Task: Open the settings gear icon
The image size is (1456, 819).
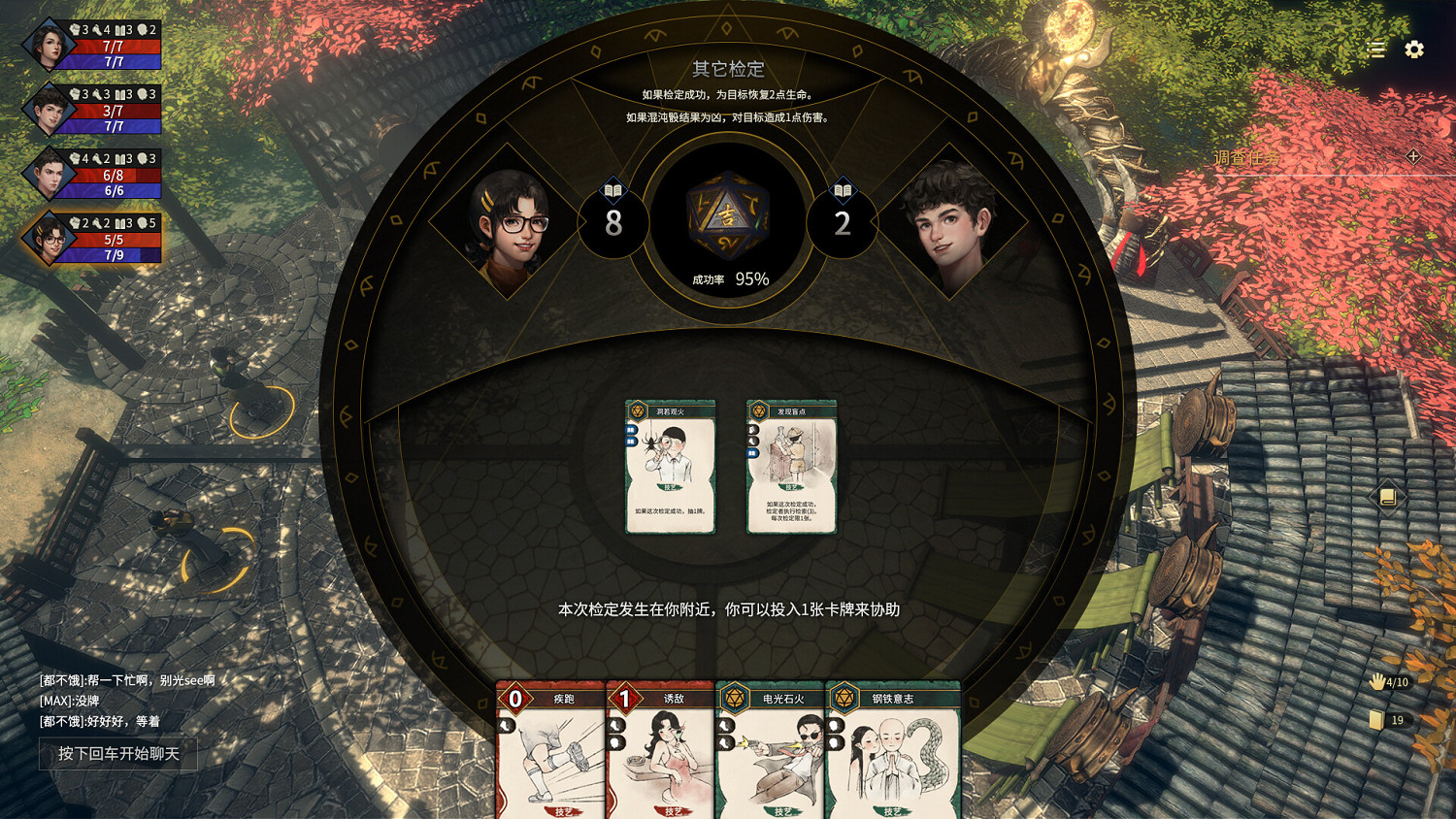Action: (1412, 49)
